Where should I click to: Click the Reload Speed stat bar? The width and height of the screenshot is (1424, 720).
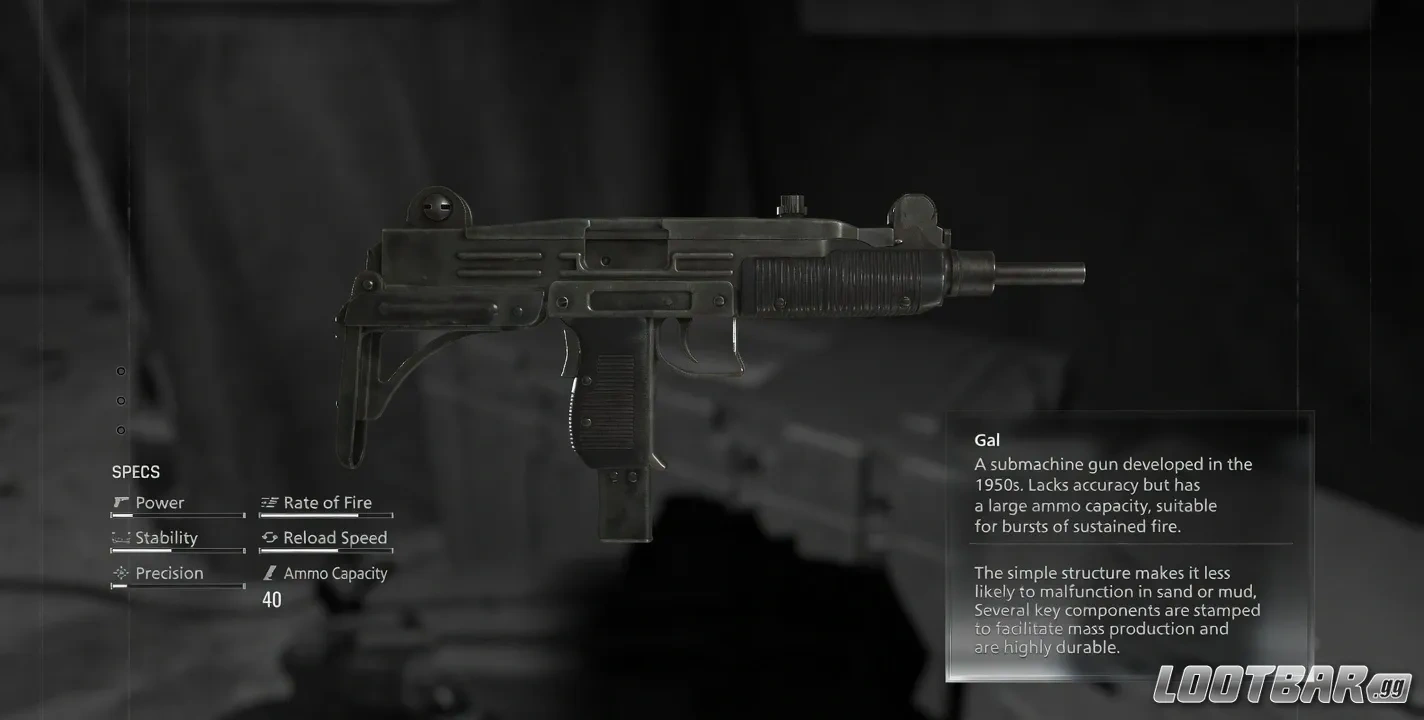click(326, 551)
